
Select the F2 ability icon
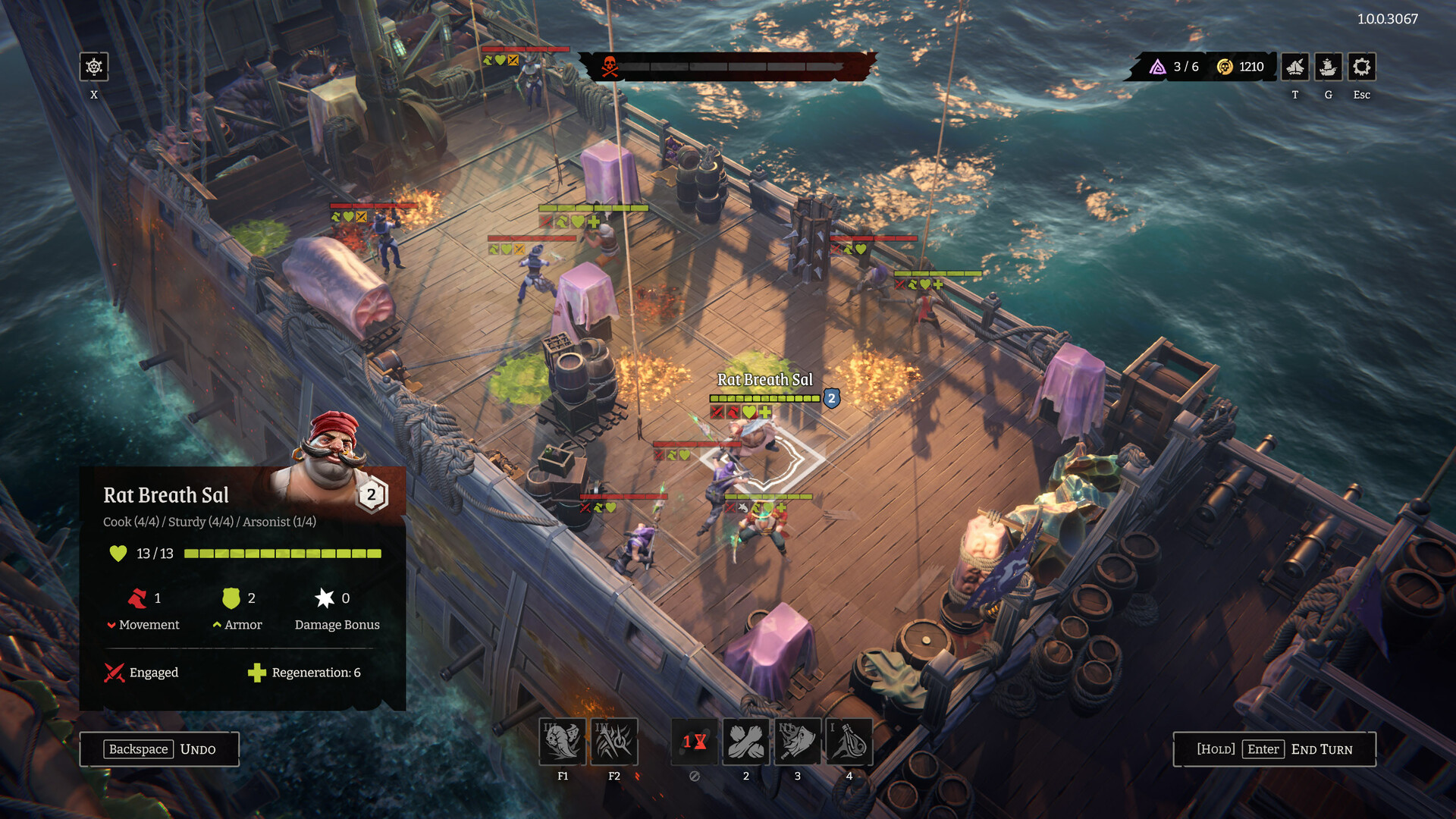[x=614, y=742]
